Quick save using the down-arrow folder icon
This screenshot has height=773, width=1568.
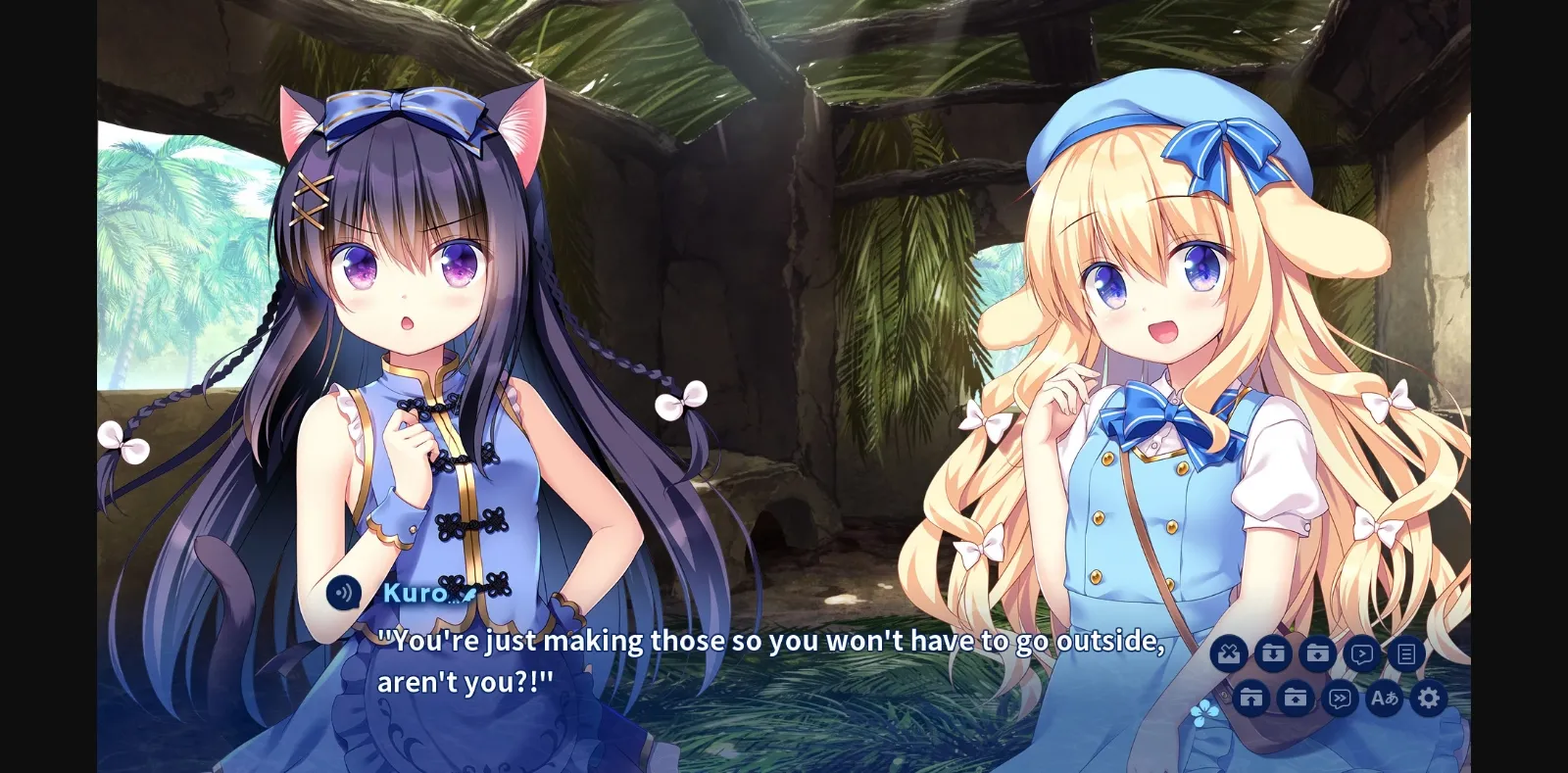1275,652
